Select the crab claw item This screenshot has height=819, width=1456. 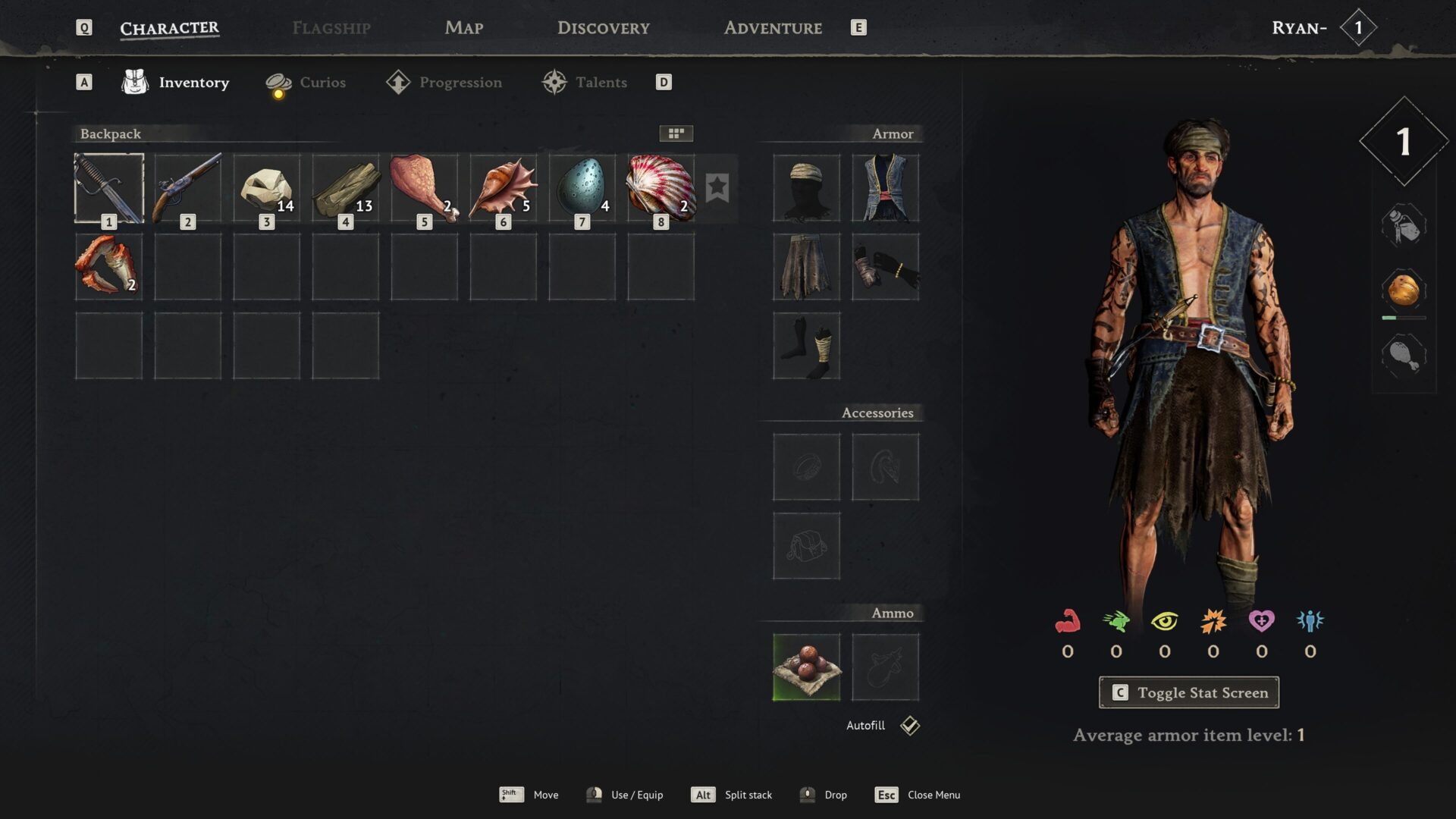[x=109, y=267]
